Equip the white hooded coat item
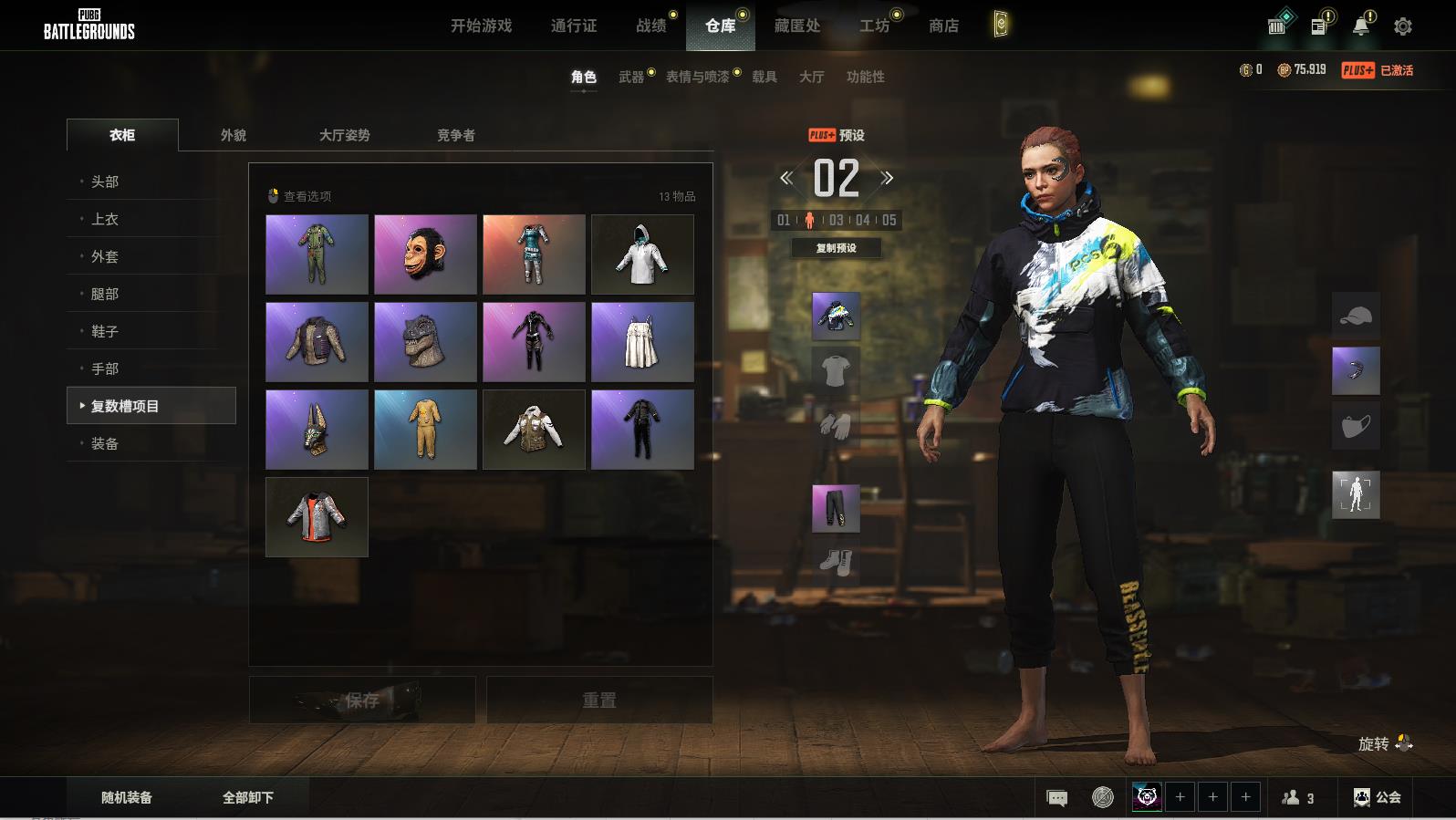Viewport: 1456px width, 820px height. [x=642, y=254]
